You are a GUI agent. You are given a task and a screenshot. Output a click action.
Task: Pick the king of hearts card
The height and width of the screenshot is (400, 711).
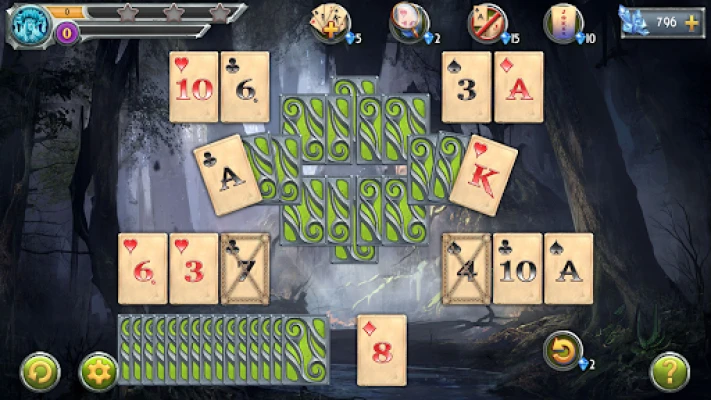pos(483,174)
